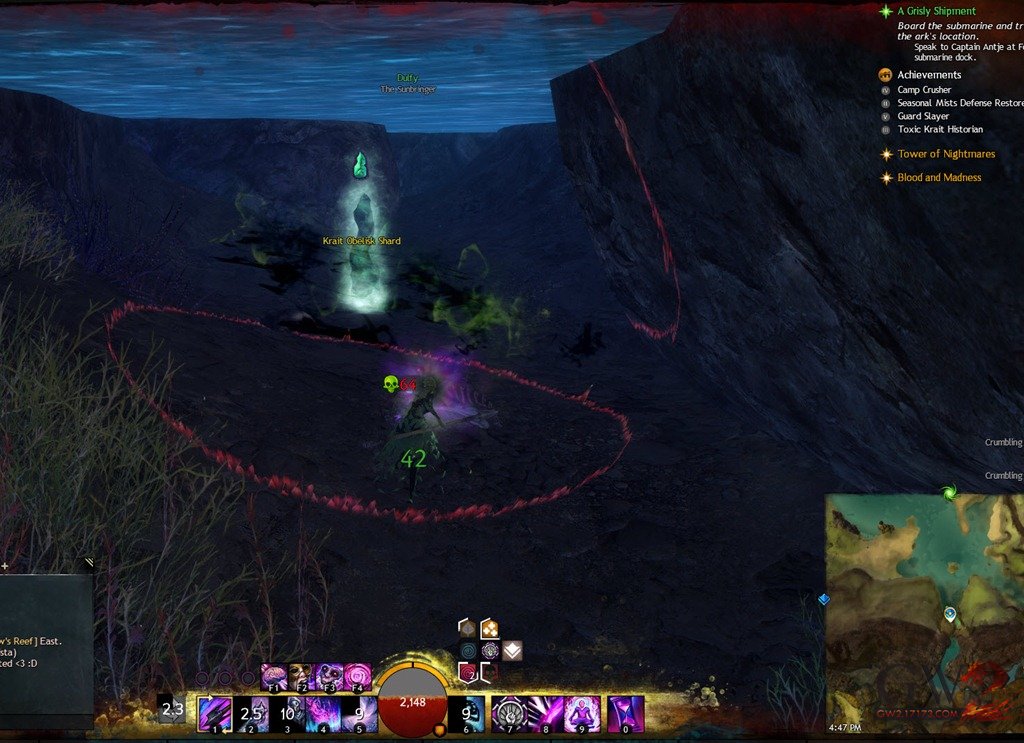The width and height of the screenshot is (1024, 743).
Task: Click the weapon swap button beside skill 1
Action: (172, 711)
